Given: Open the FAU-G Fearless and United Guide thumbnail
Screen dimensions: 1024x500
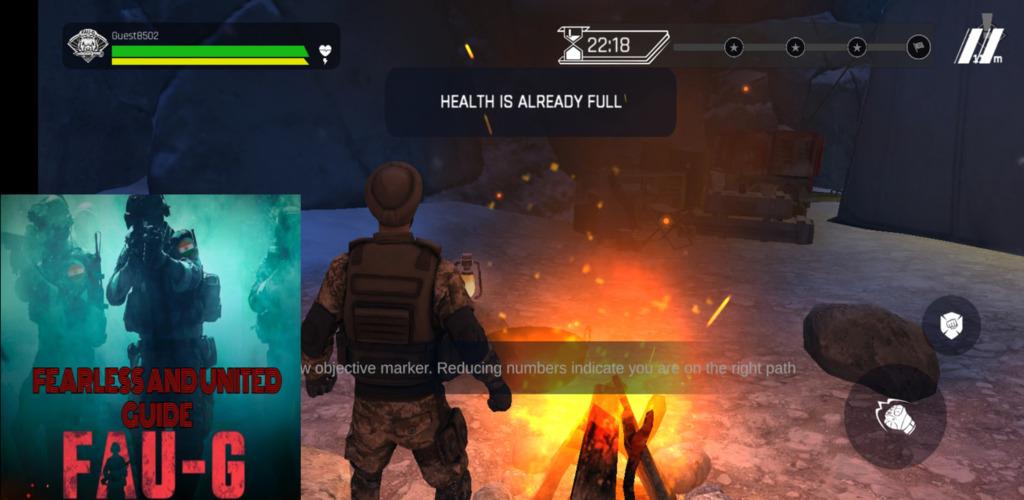Looking at the screenshot, I should (x=150, y=347).
